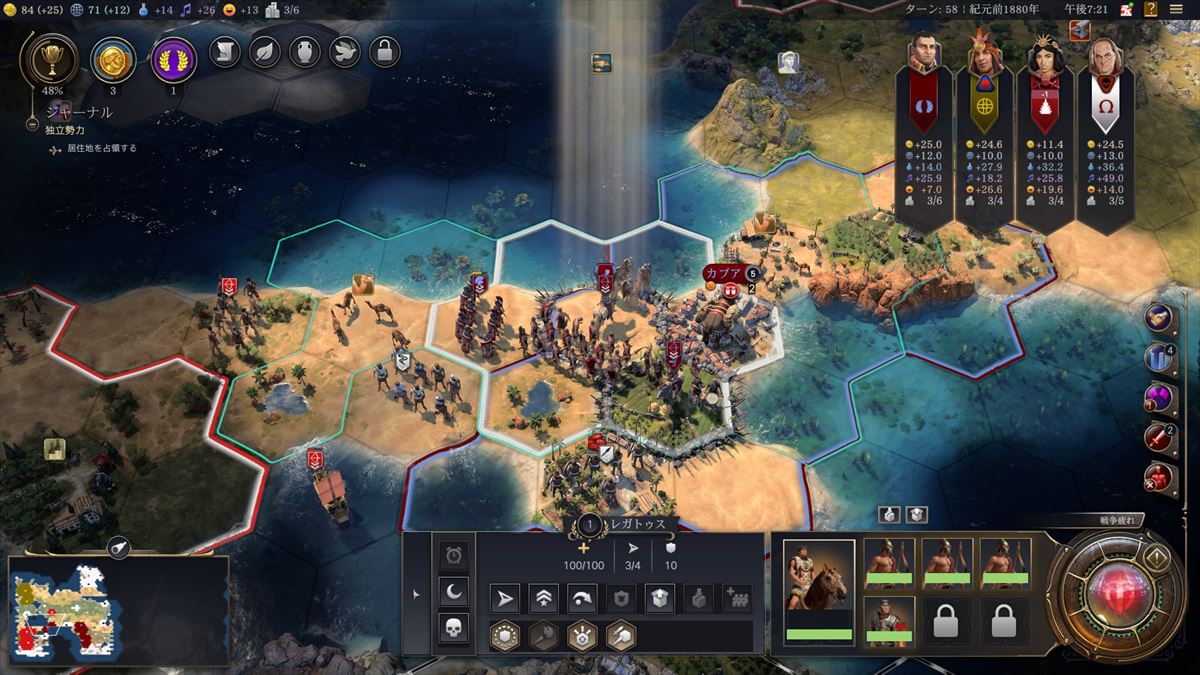
Task: Open the commander promotion chevrons action
Action: point(544,598)
